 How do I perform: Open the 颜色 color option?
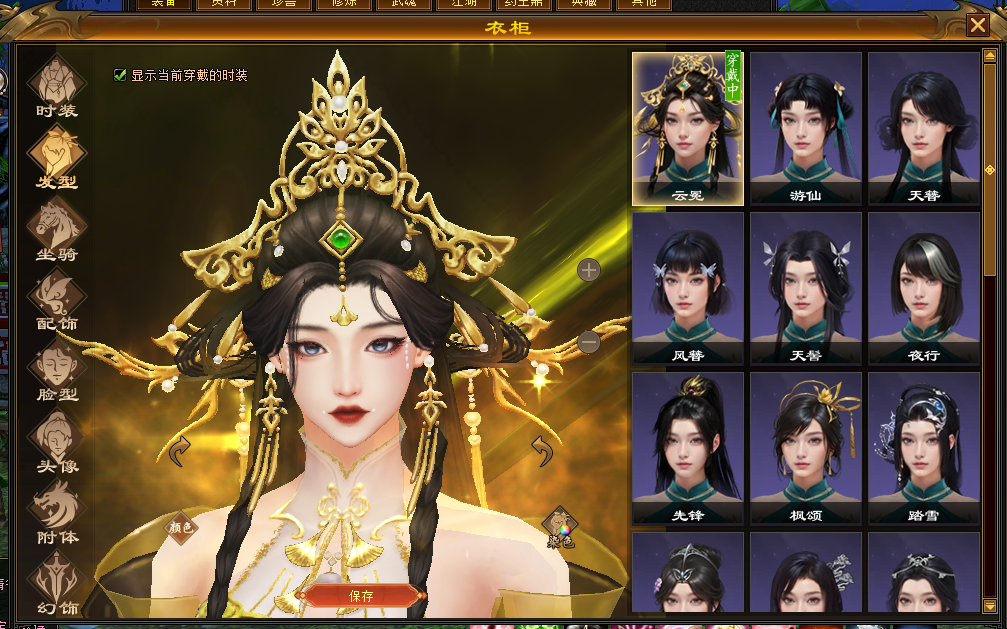pyautogui.click(x=181, y=526)
